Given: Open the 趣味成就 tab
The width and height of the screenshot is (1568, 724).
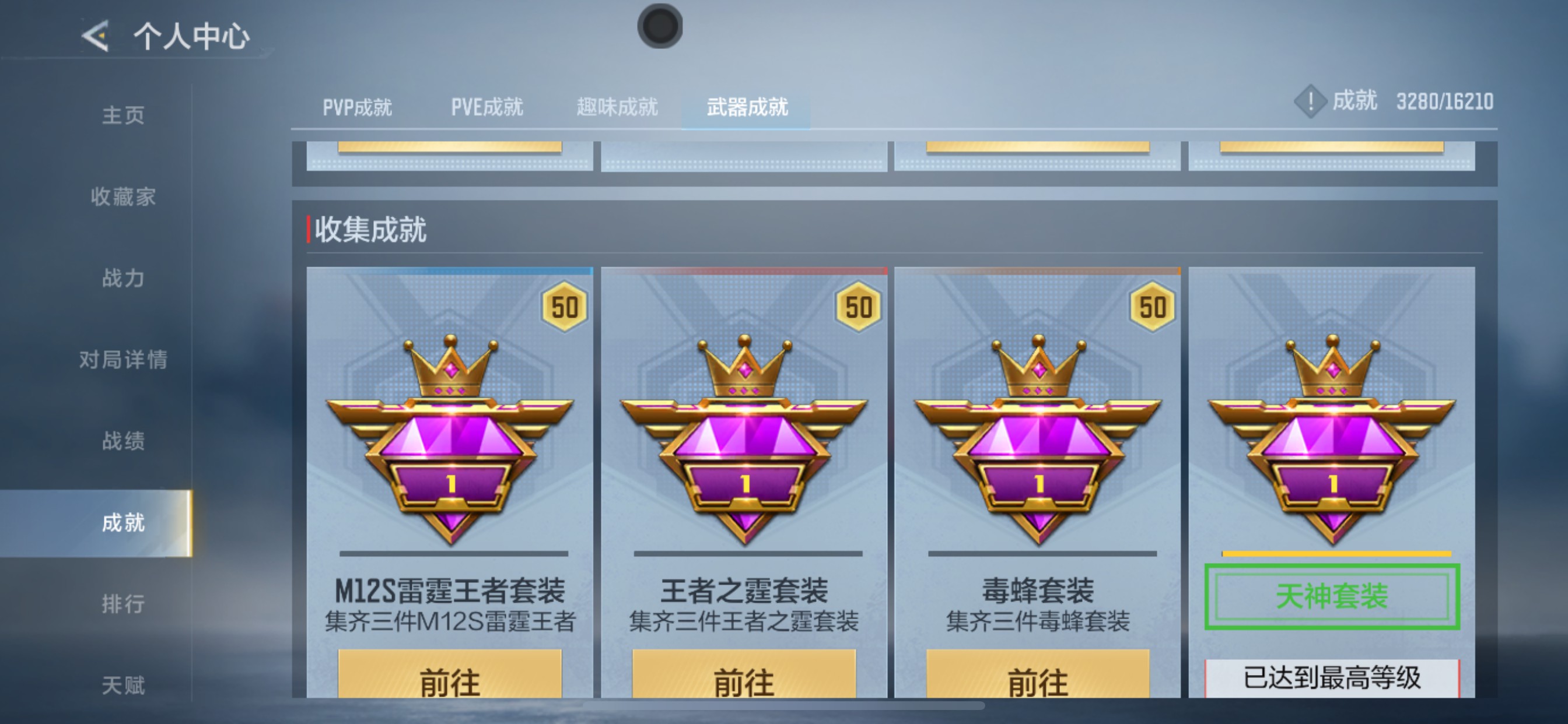Looking at the screenshot, I should pos(617,107).
